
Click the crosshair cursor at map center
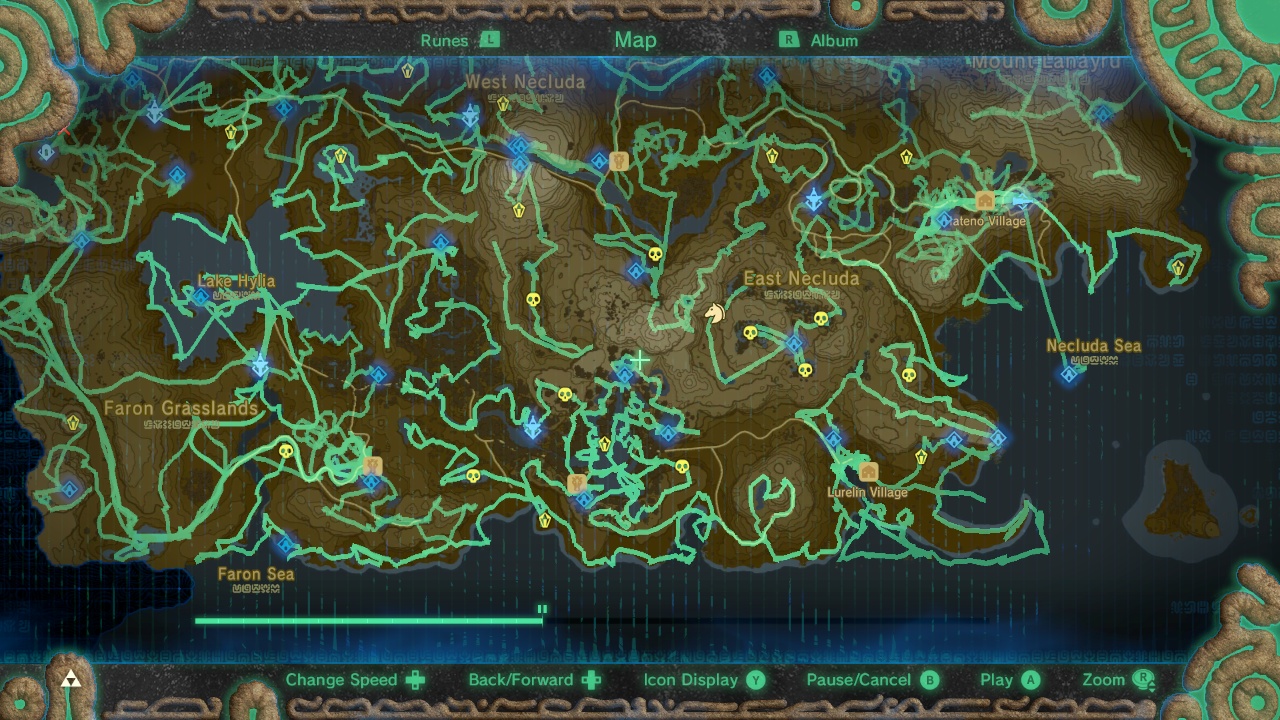click(639, 359)
